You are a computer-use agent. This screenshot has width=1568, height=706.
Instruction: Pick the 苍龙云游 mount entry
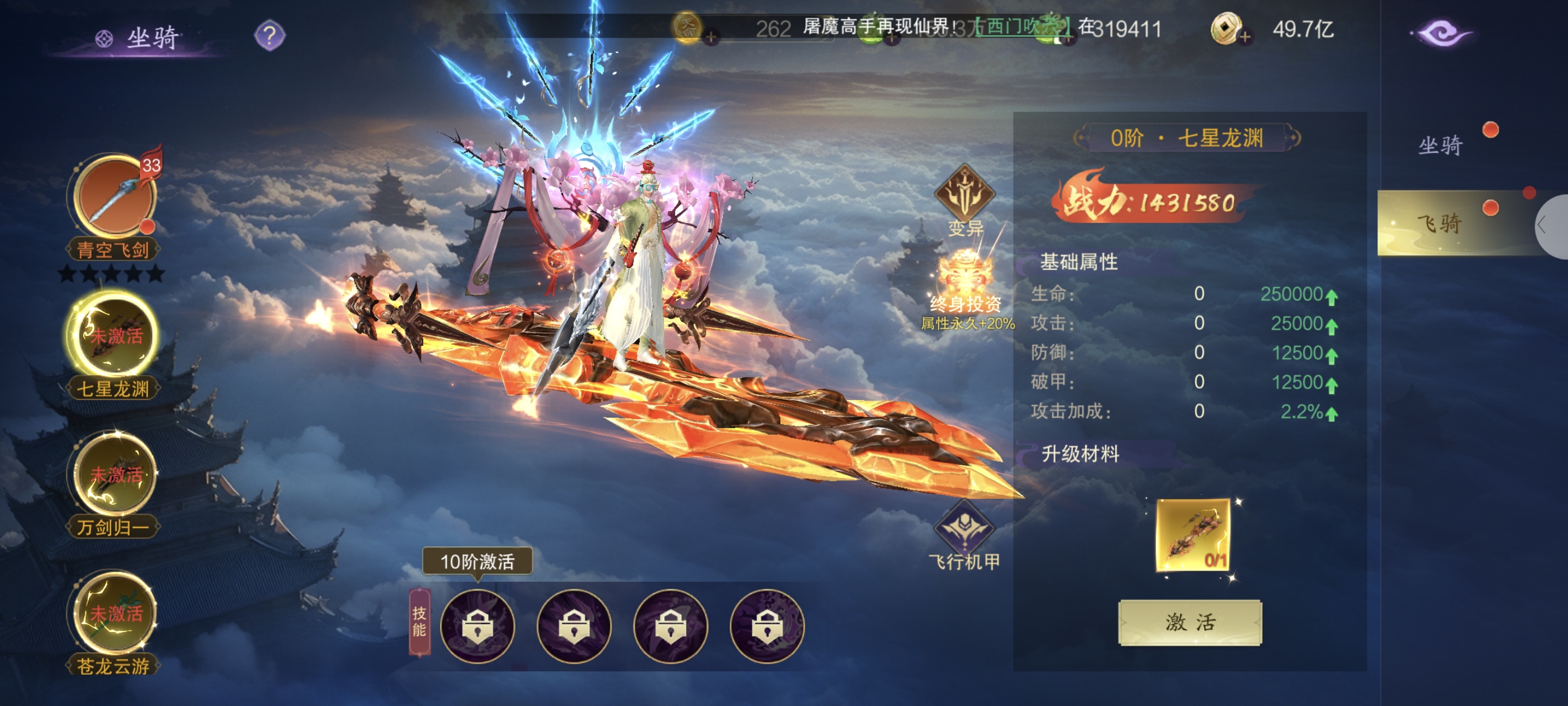point(114,614)
